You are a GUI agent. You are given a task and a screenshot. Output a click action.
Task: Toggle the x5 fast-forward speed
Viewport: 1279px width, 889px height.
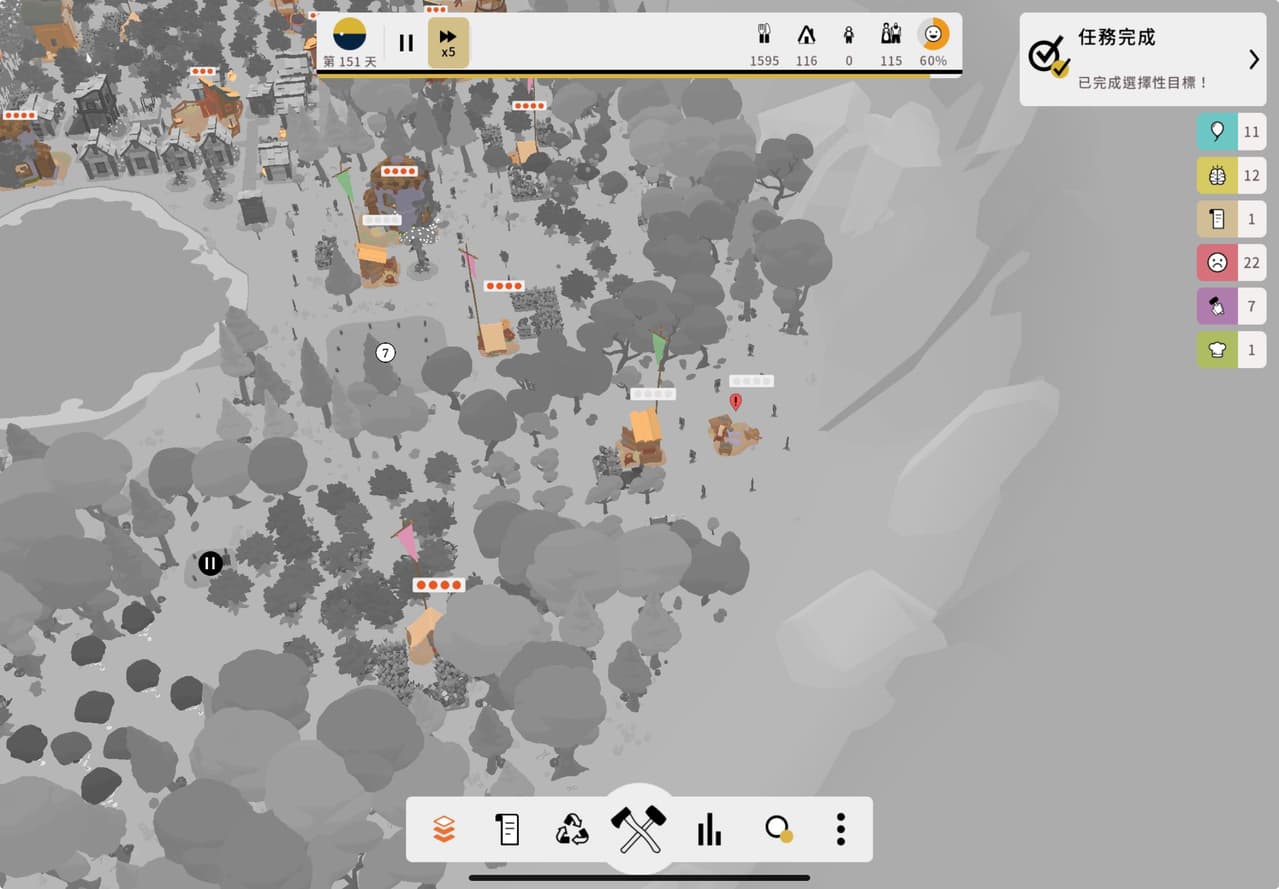[x=448, y=43]
